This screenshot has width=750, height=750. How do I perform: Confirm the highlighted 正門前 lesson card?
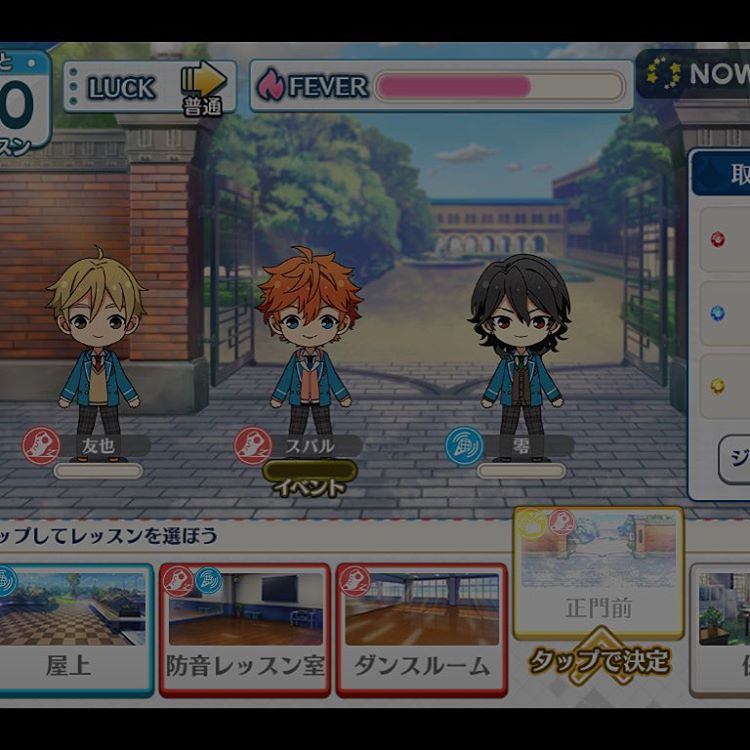598,572
